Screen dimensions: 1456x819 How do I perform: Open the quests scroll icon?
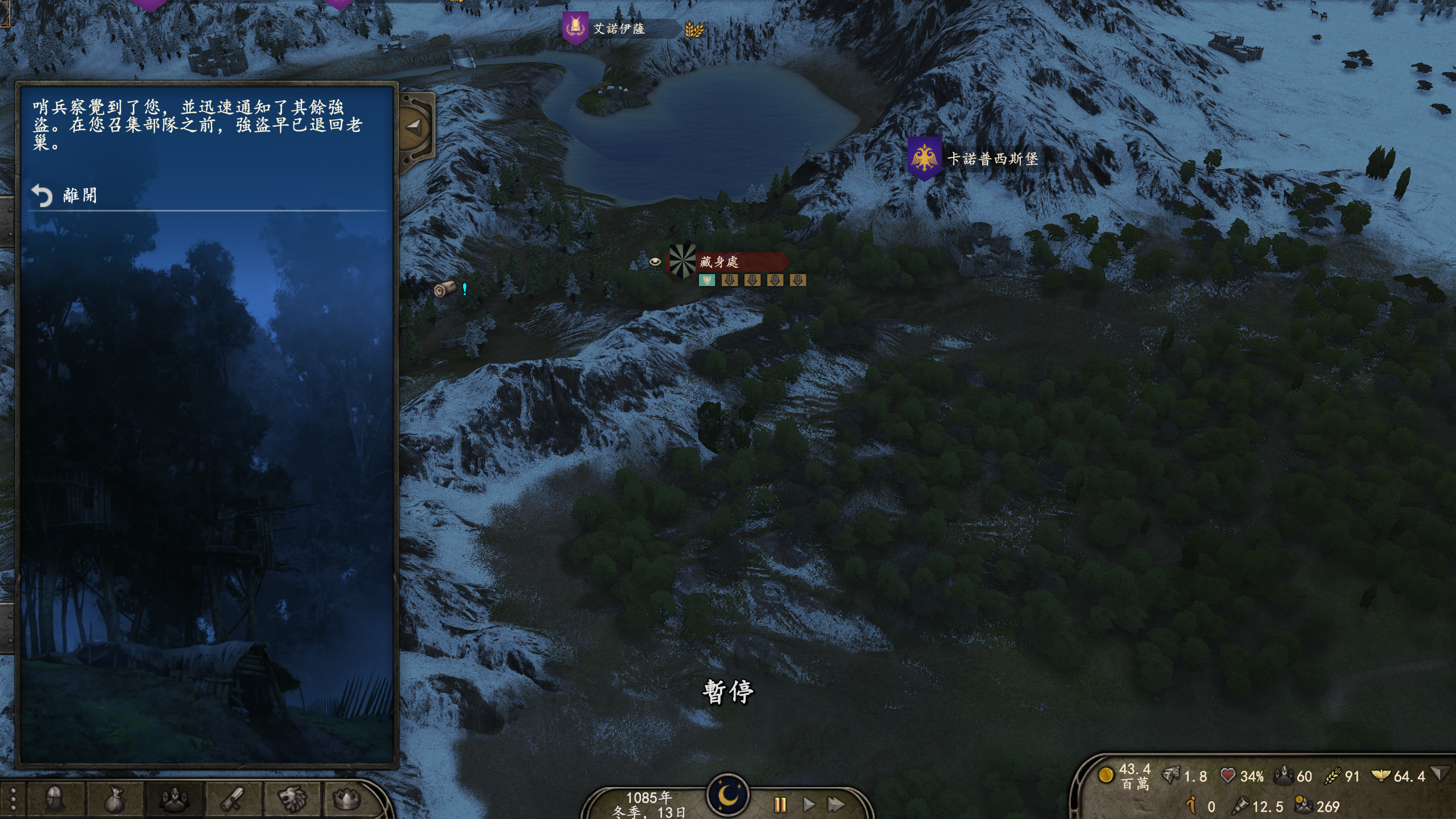[x=233, y=799]
